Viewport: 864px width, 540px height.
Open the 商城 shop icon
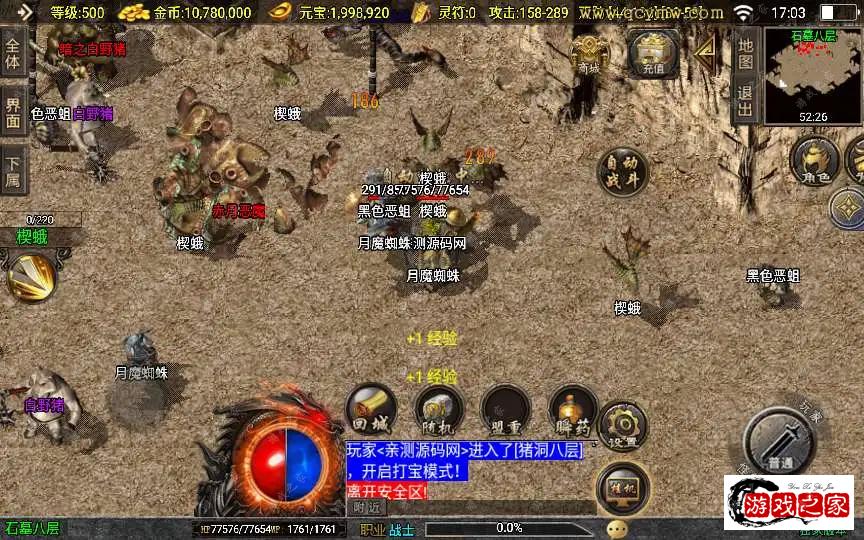(x=589, y=53)
